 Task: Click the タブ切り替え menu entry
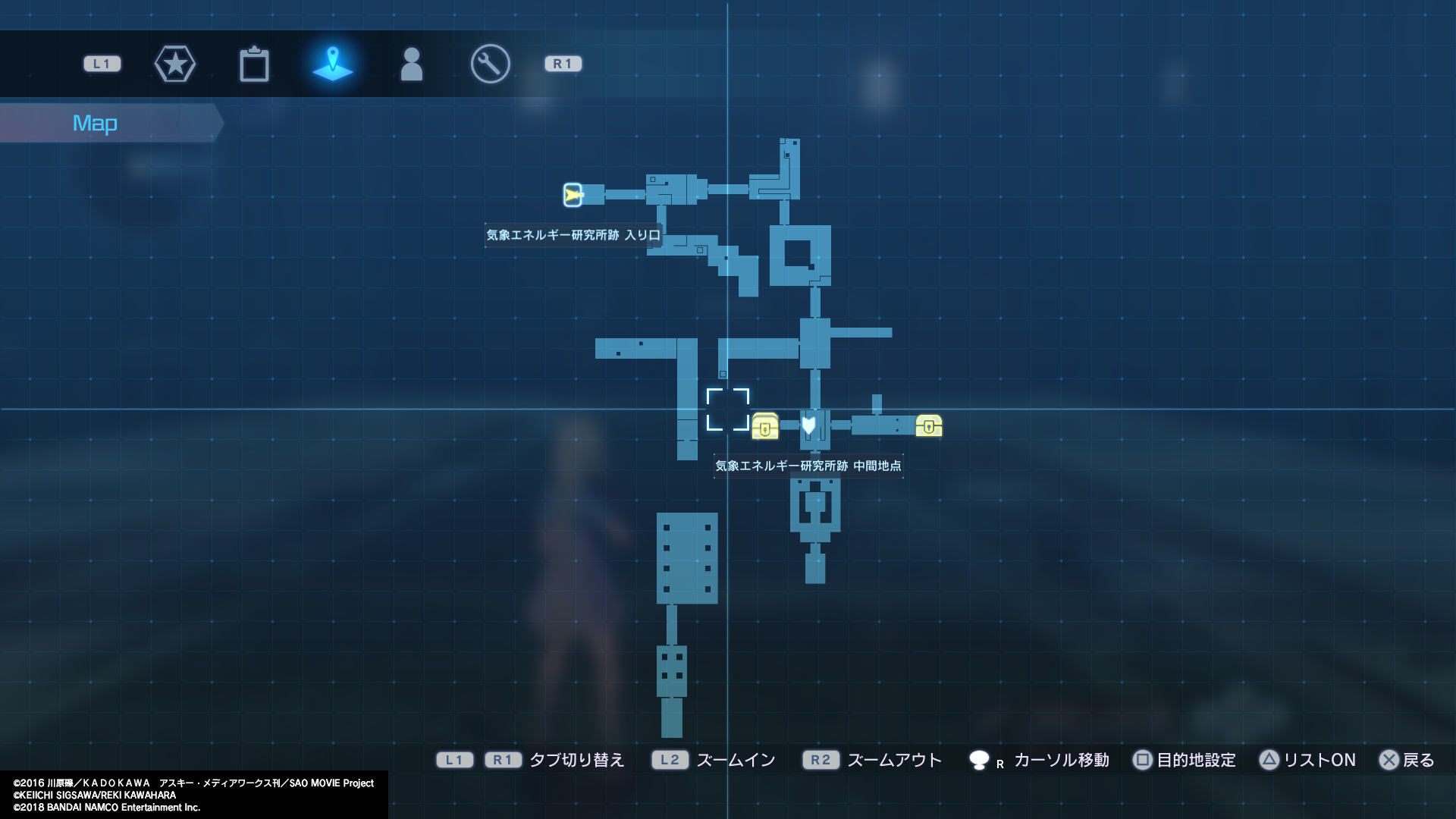[x=576, y=760]
